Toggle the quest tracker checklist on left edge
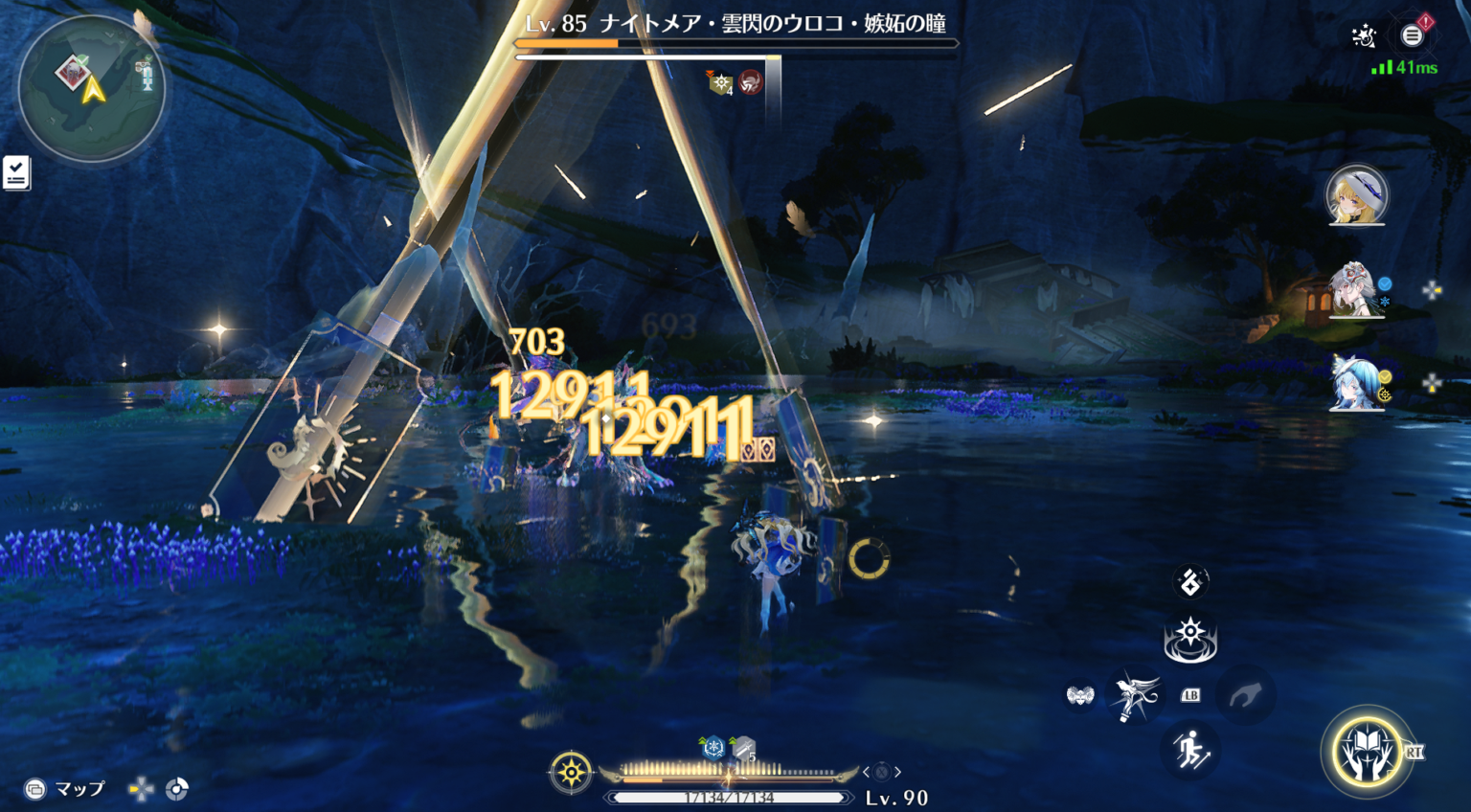 pyautogui.click(x=16, y=172)
